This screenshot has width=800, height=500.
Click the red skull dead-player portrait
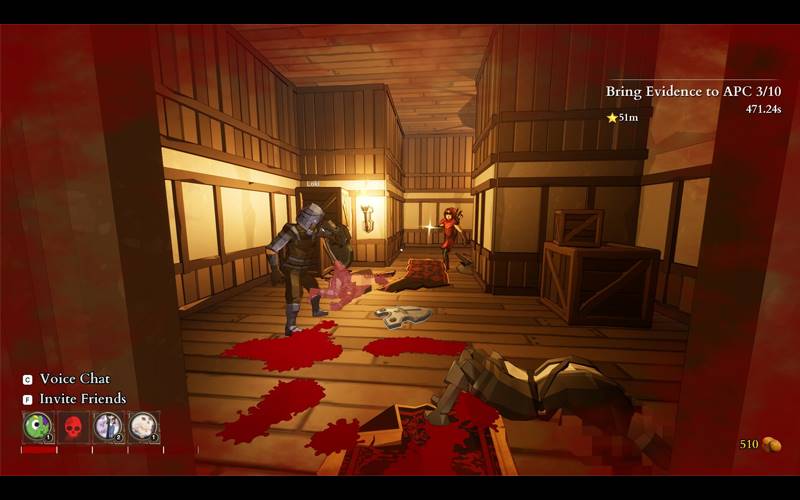(x=73, y=427)
